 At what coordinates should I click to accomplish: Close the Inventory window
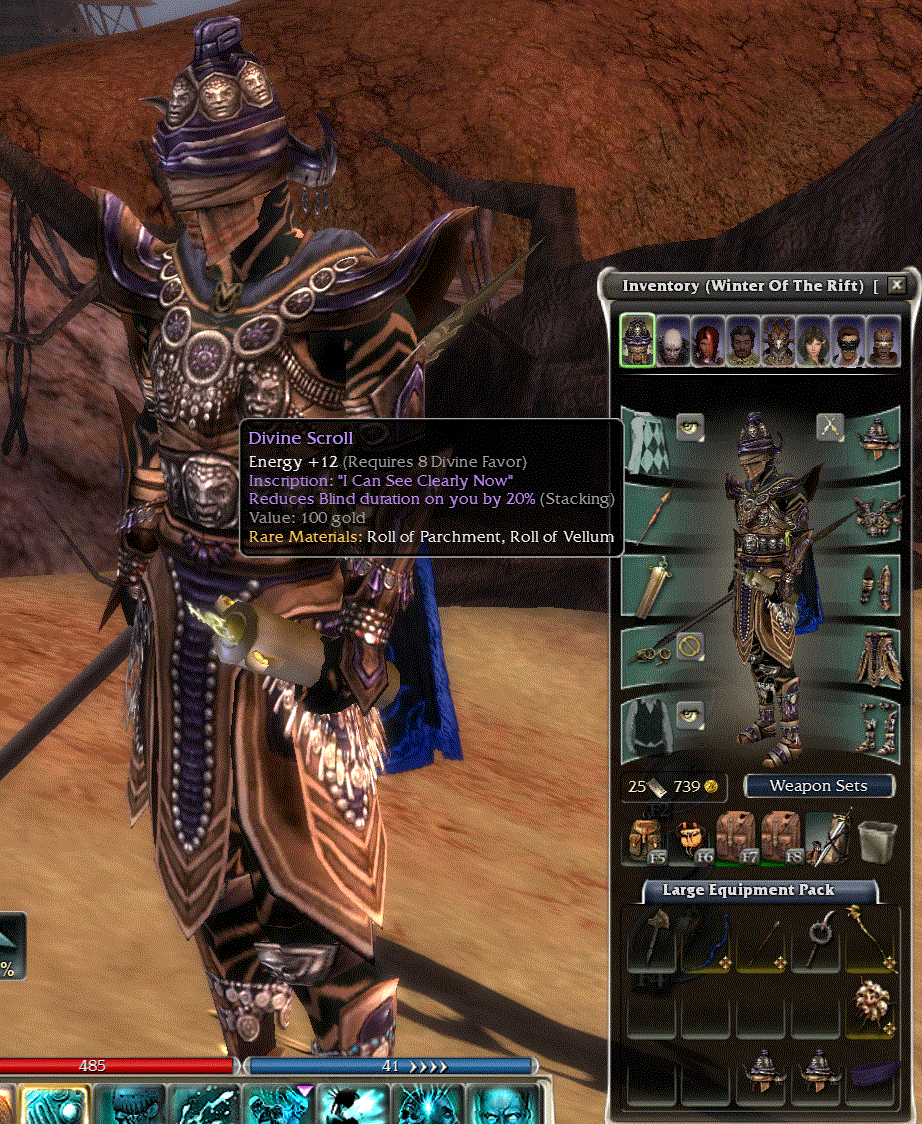click(x=897, y=285)
